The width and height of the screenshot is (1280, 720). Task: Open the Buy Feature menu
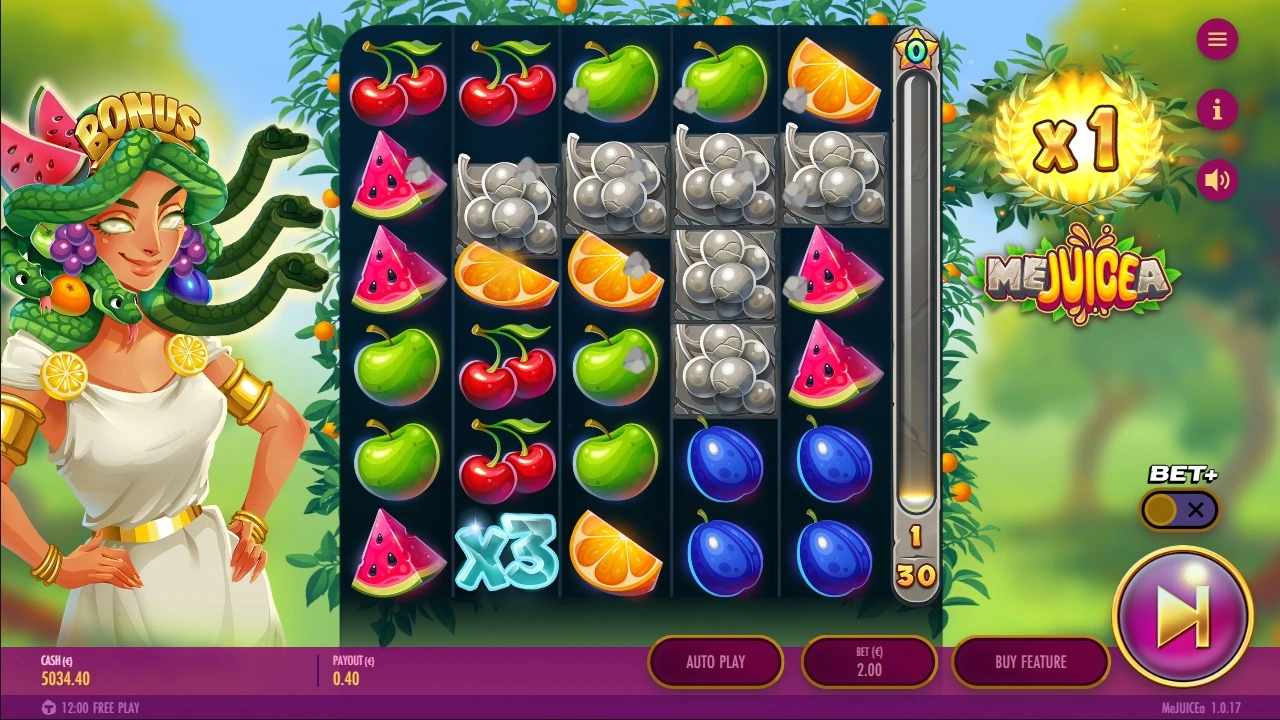pos(1030,662)
